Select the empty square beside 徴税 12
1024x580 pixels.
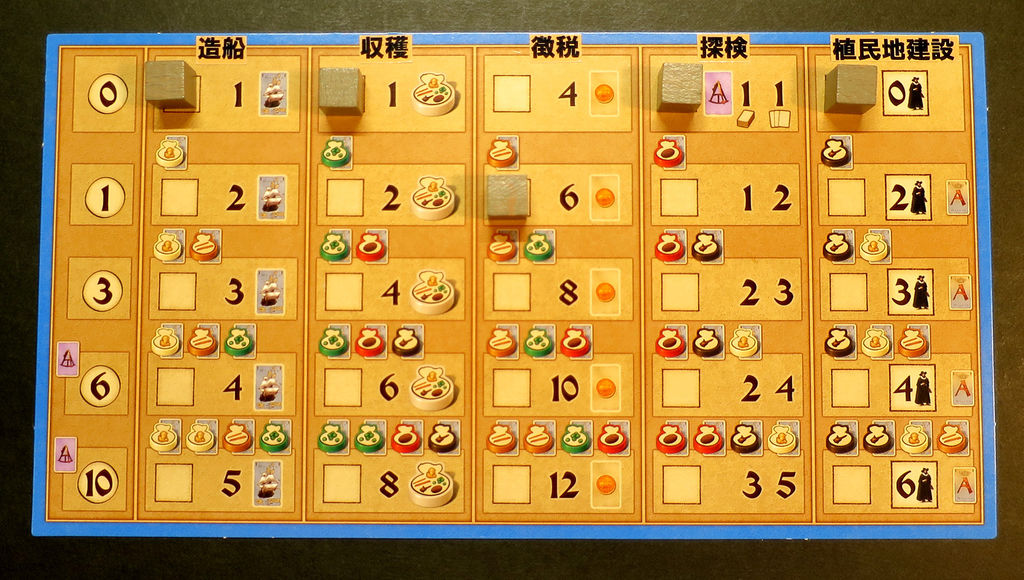pyautogui.click(x=511, y=484)
